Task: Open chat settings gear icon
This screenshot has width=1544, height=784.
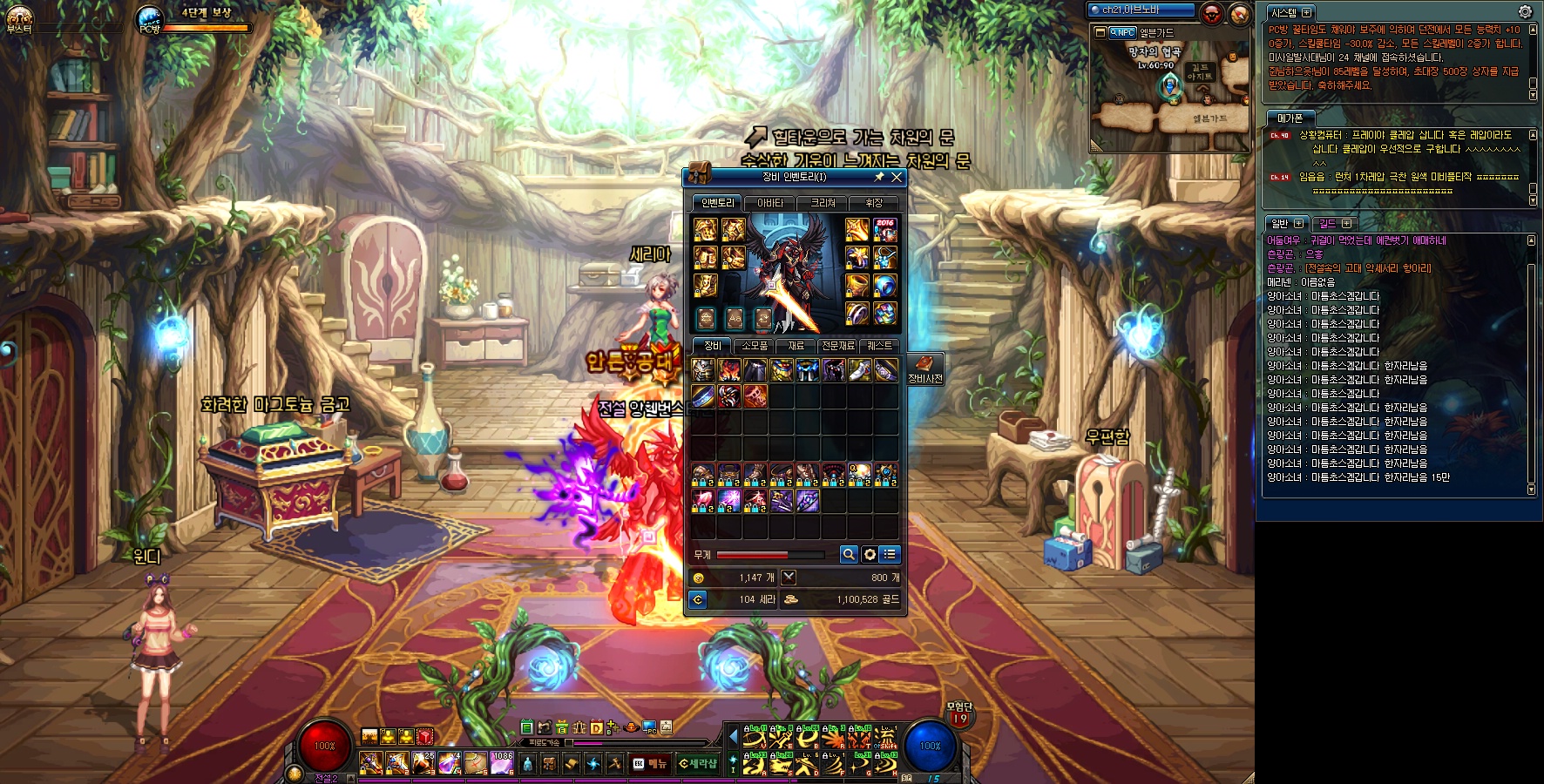Action: 1525,11
